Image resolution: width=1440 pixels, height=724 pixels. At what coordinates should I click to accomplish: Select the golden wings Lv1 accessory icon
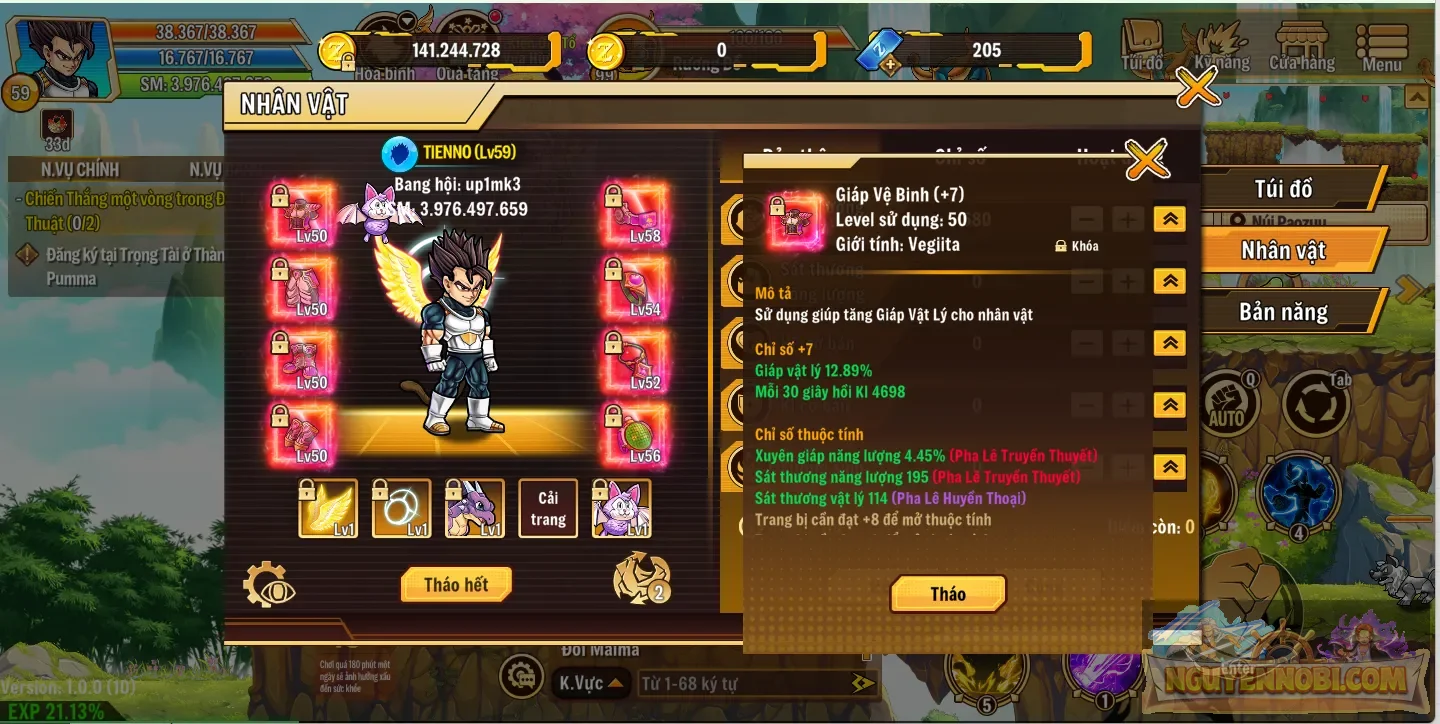(327, 508)
